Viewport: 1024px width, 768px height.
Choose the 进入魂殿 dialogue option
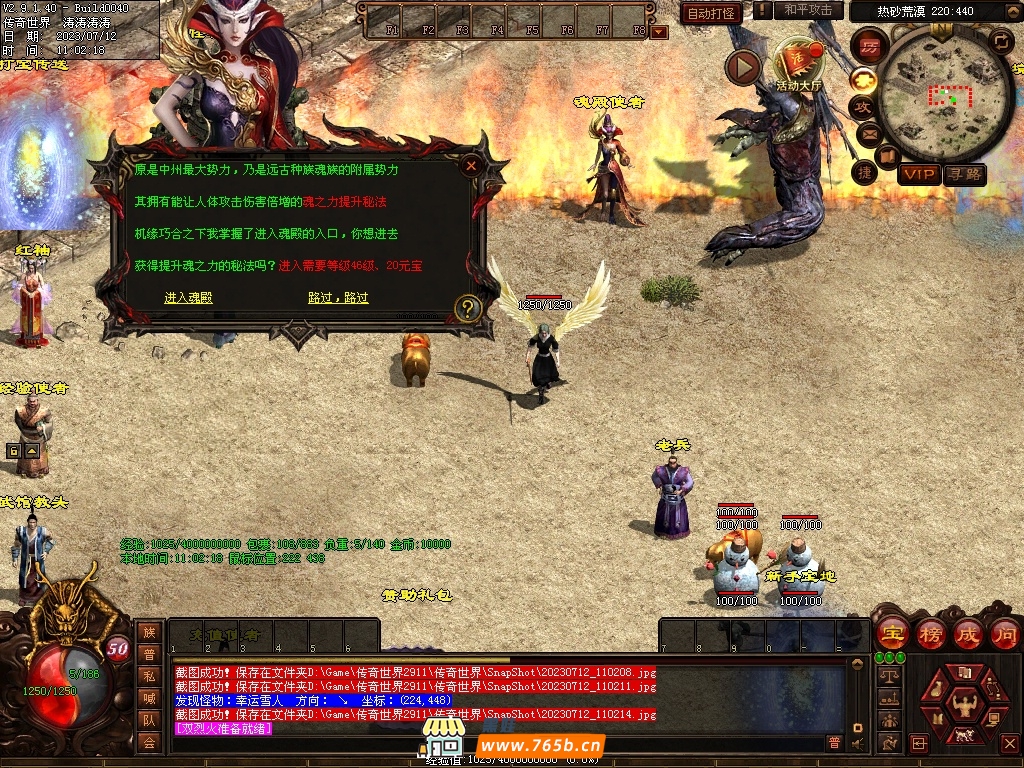tap(188, 298)
